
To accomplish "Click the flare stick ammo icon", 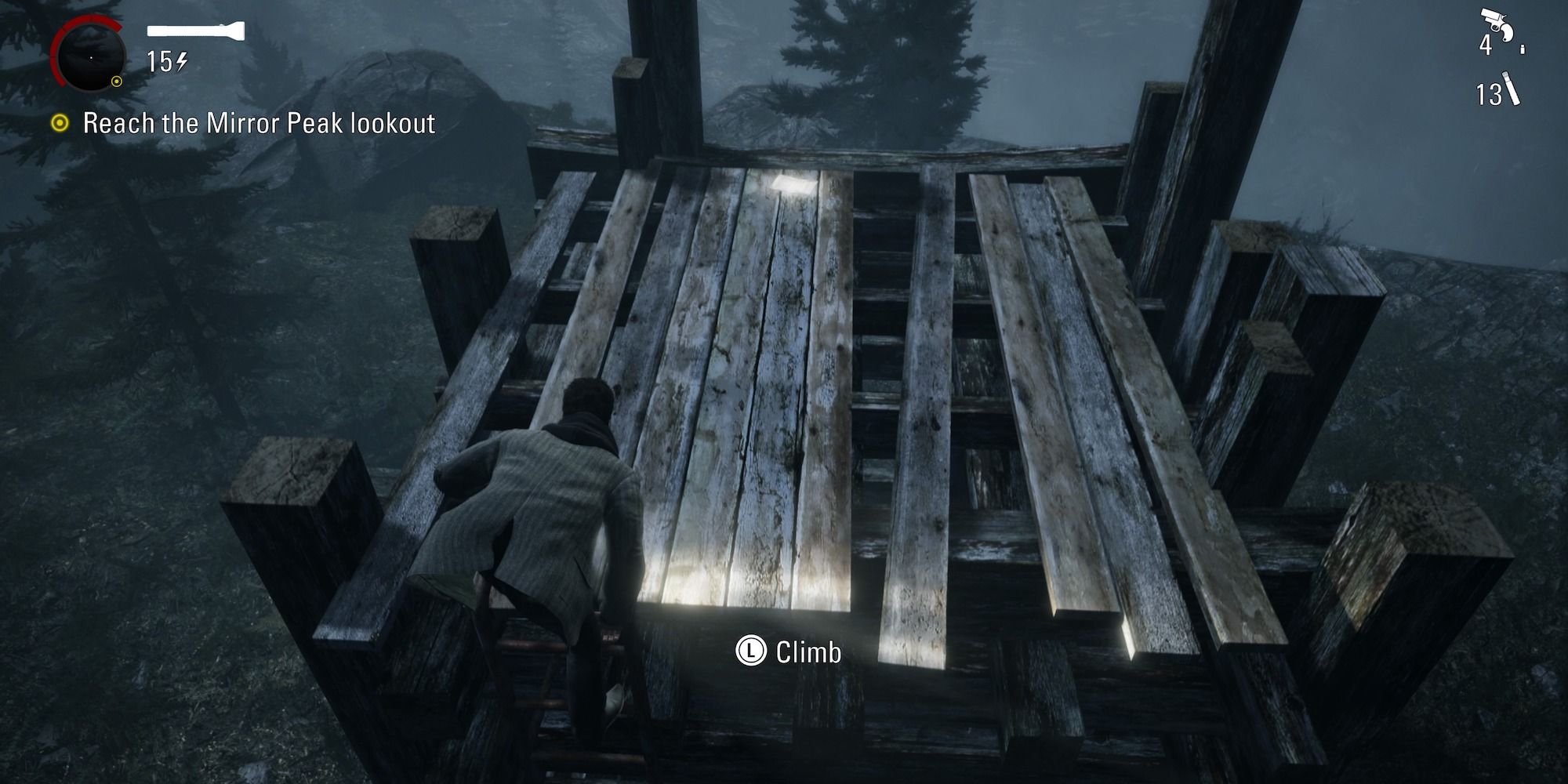I will pyautogui.click(x=1512, y=88).
